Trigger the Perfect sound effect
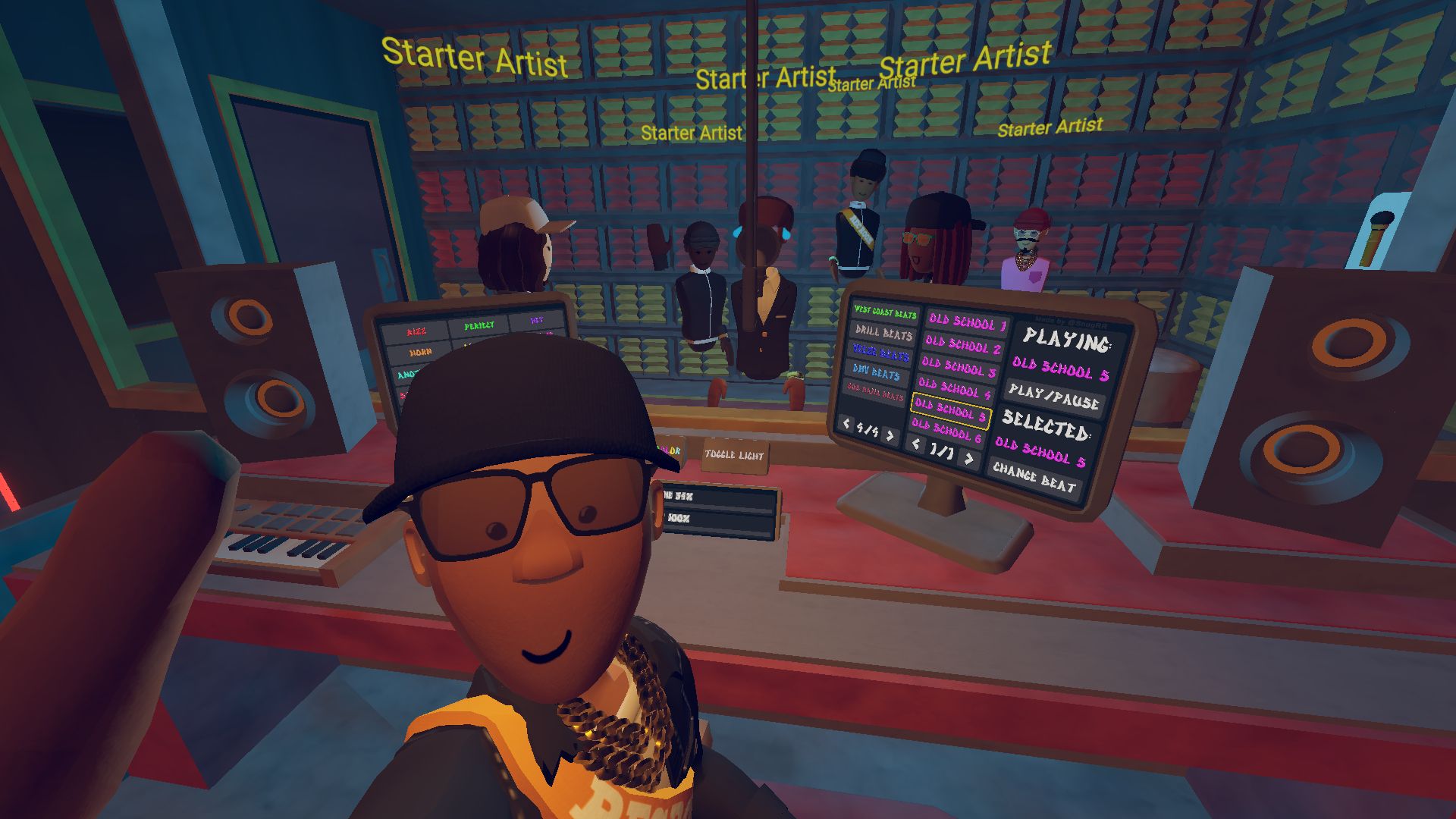The width and height of the screenshot is (1456, 819). (479, 326)
